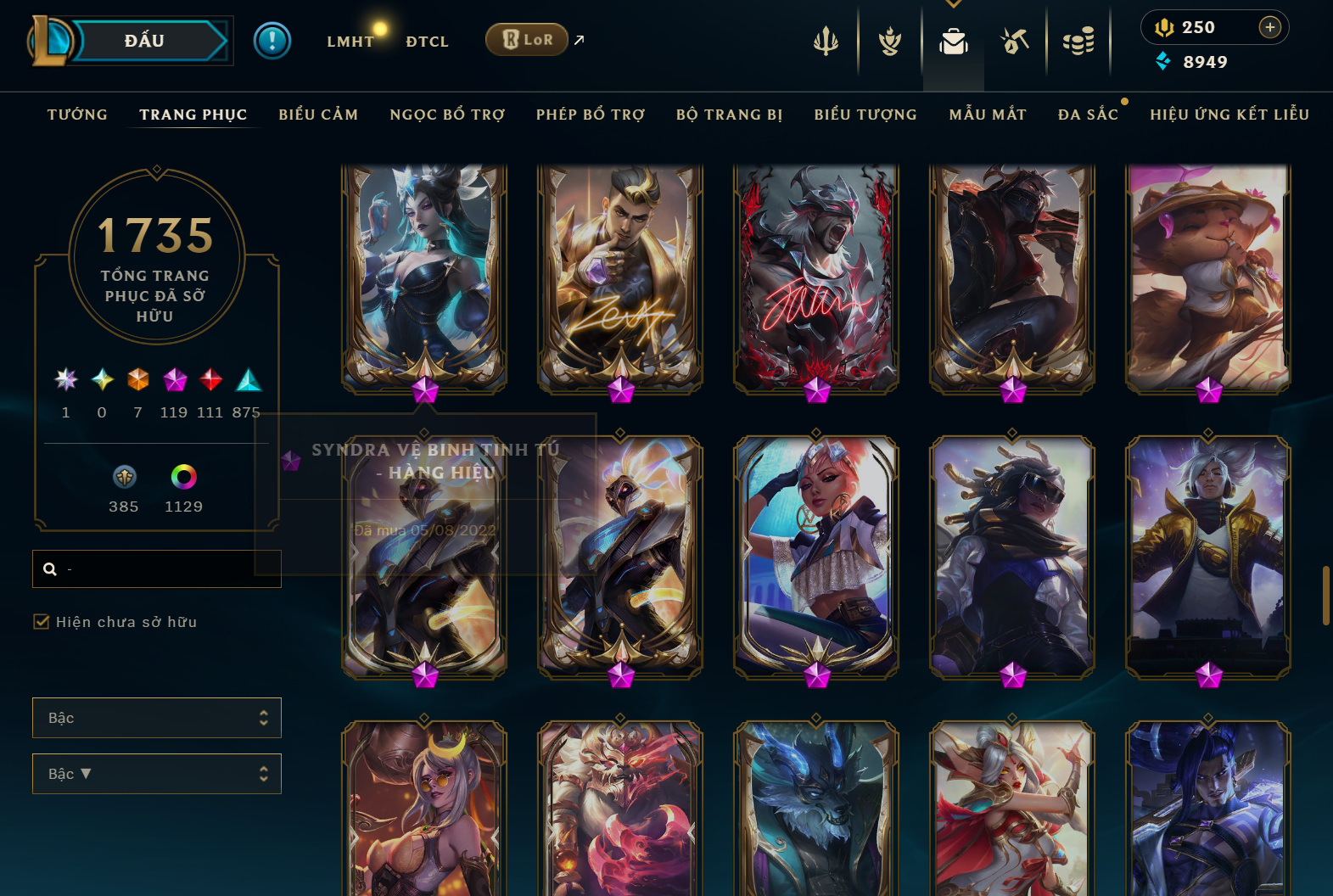Click the ward crest icon showing 385
Viewport: 1333px width, 896px height.
pyautogui.click(x=123, y=478)
